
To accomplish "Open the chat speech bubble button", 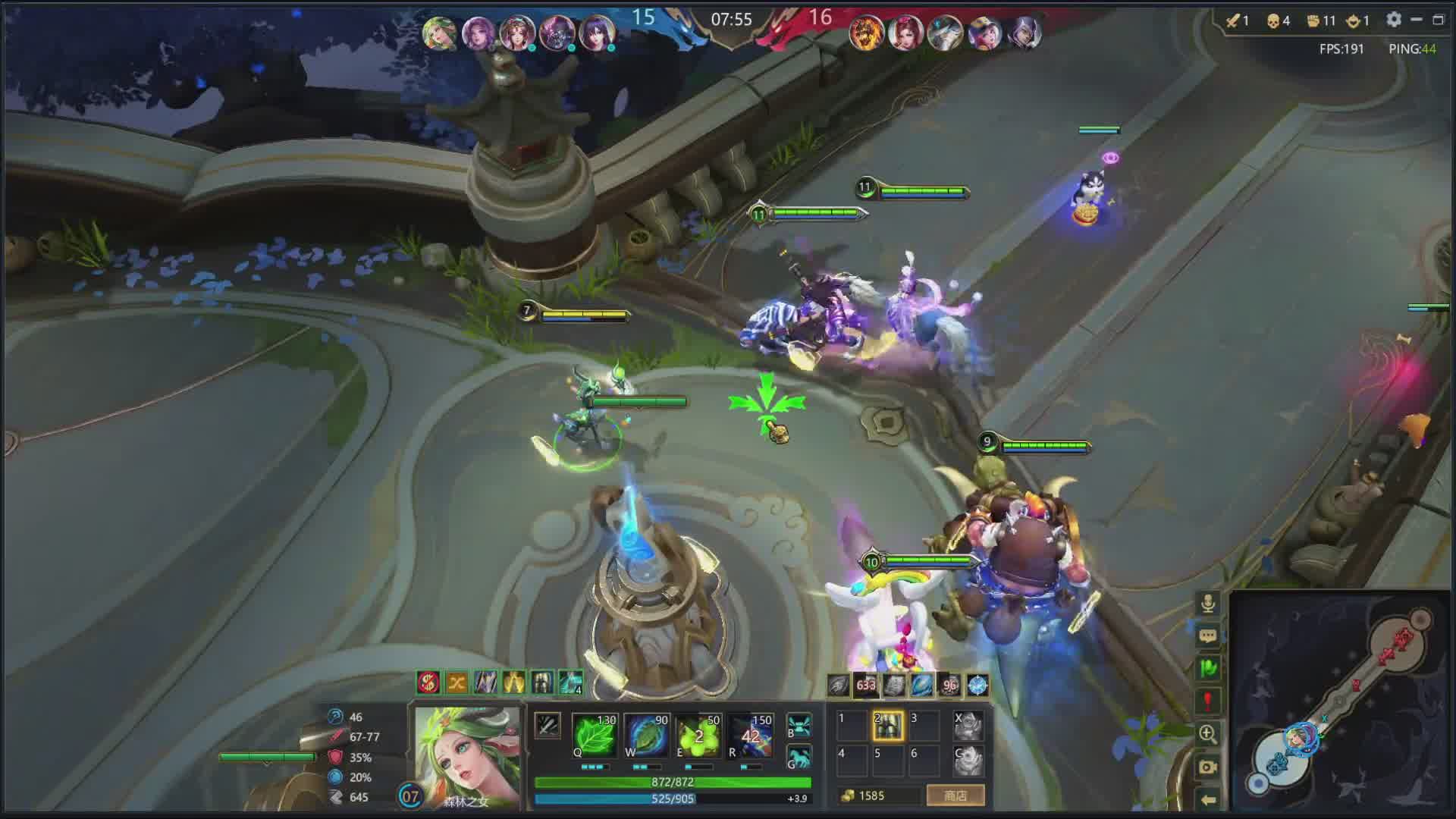I will 1208,635.
